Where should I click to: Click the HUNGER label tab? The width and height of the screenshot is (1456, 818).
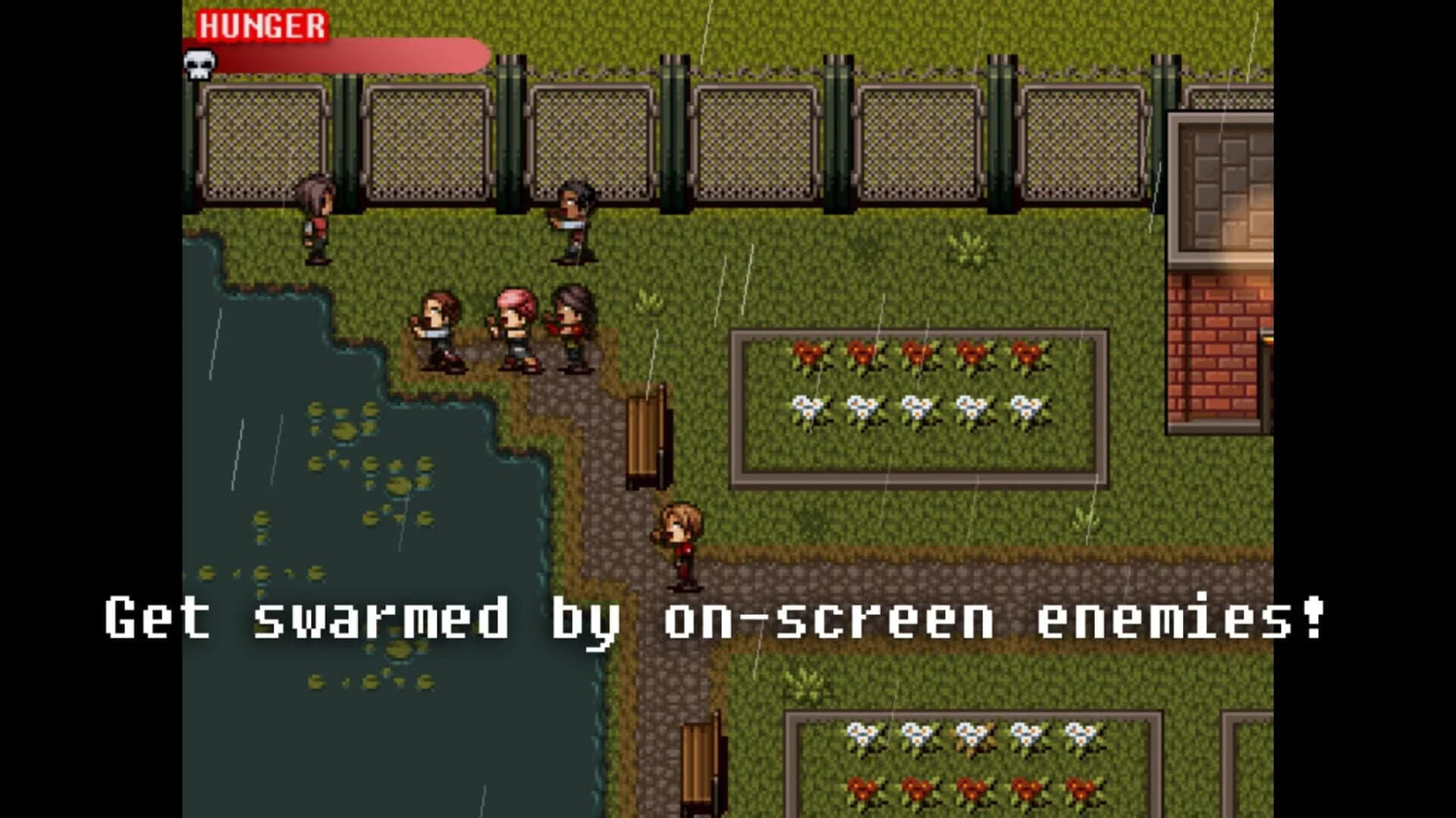click(x=262, y=27)
